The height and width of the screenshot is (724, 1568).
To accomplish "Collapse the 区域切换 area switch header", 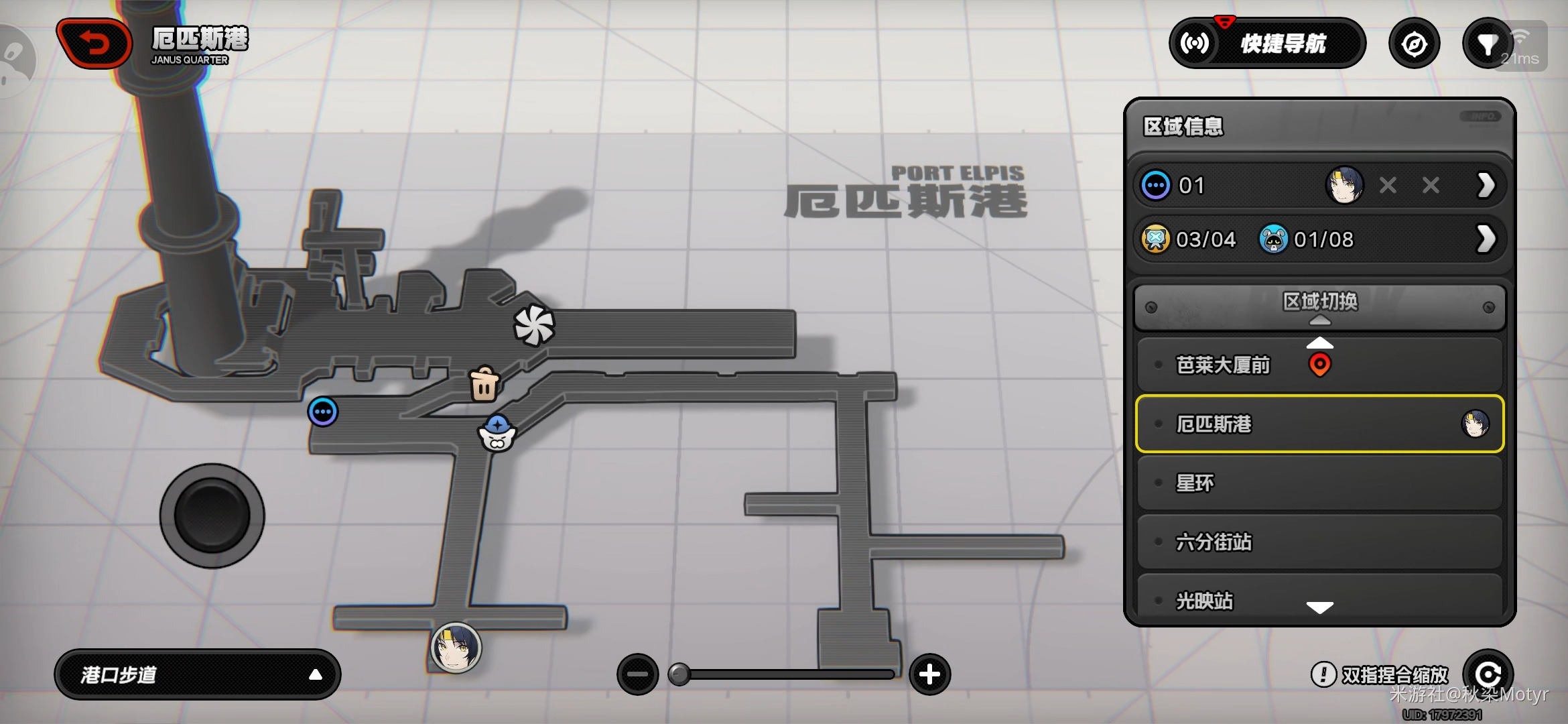I will 1319,307.
